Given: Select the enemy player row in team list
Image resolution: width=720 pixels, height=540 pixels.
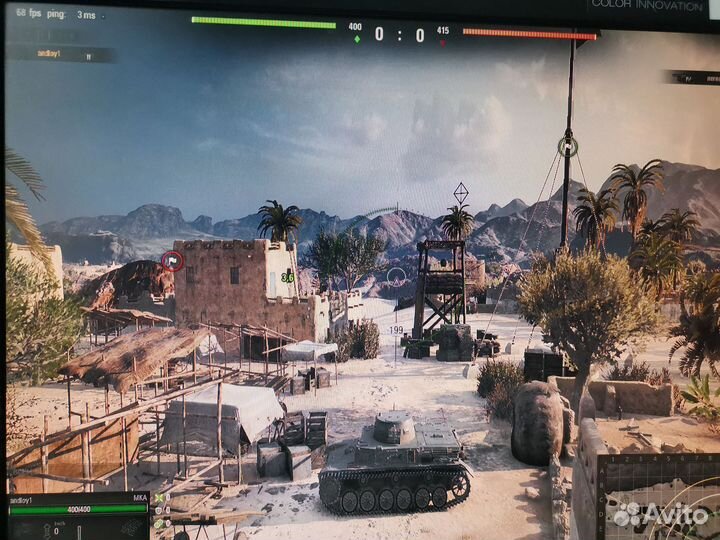Looking at the screenshot, I should click(695, 77).
